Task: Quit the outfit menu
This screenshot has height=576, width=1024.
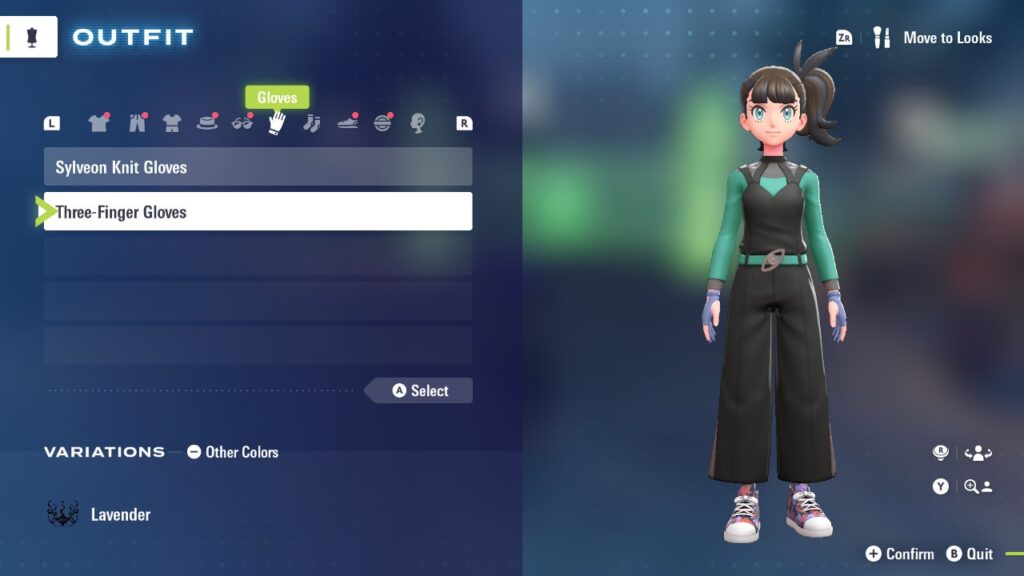Action: tap(970, 554)
